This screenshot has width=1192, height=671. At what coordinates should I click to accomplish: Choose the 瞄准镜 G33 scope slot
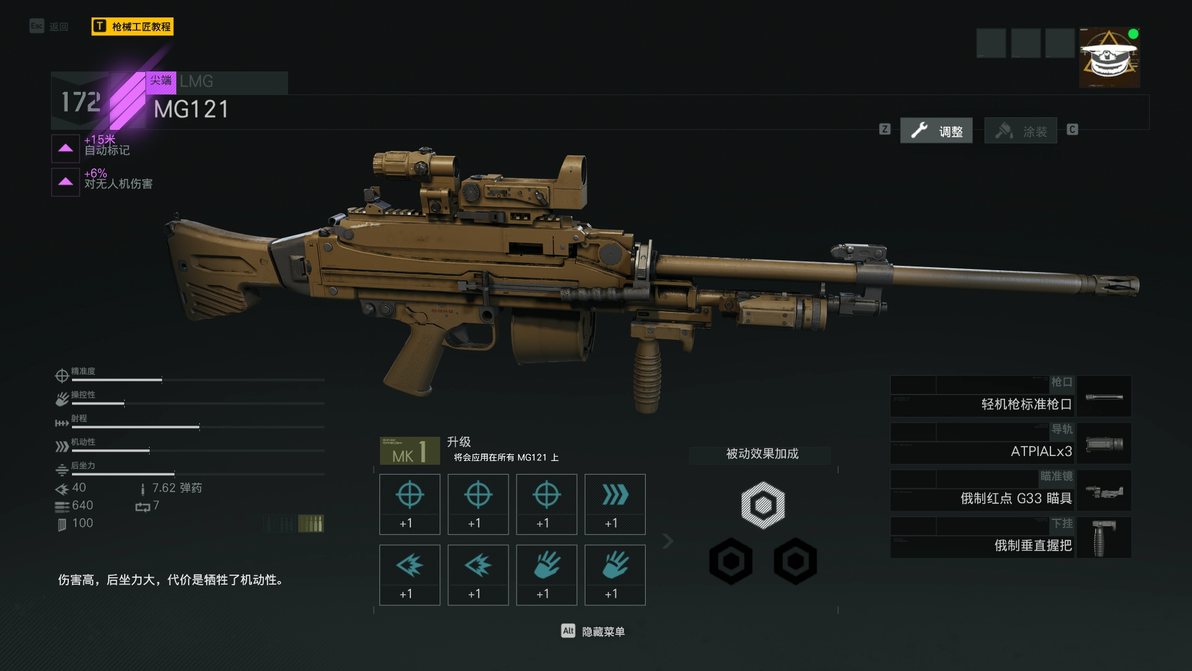coord(1010,491)
